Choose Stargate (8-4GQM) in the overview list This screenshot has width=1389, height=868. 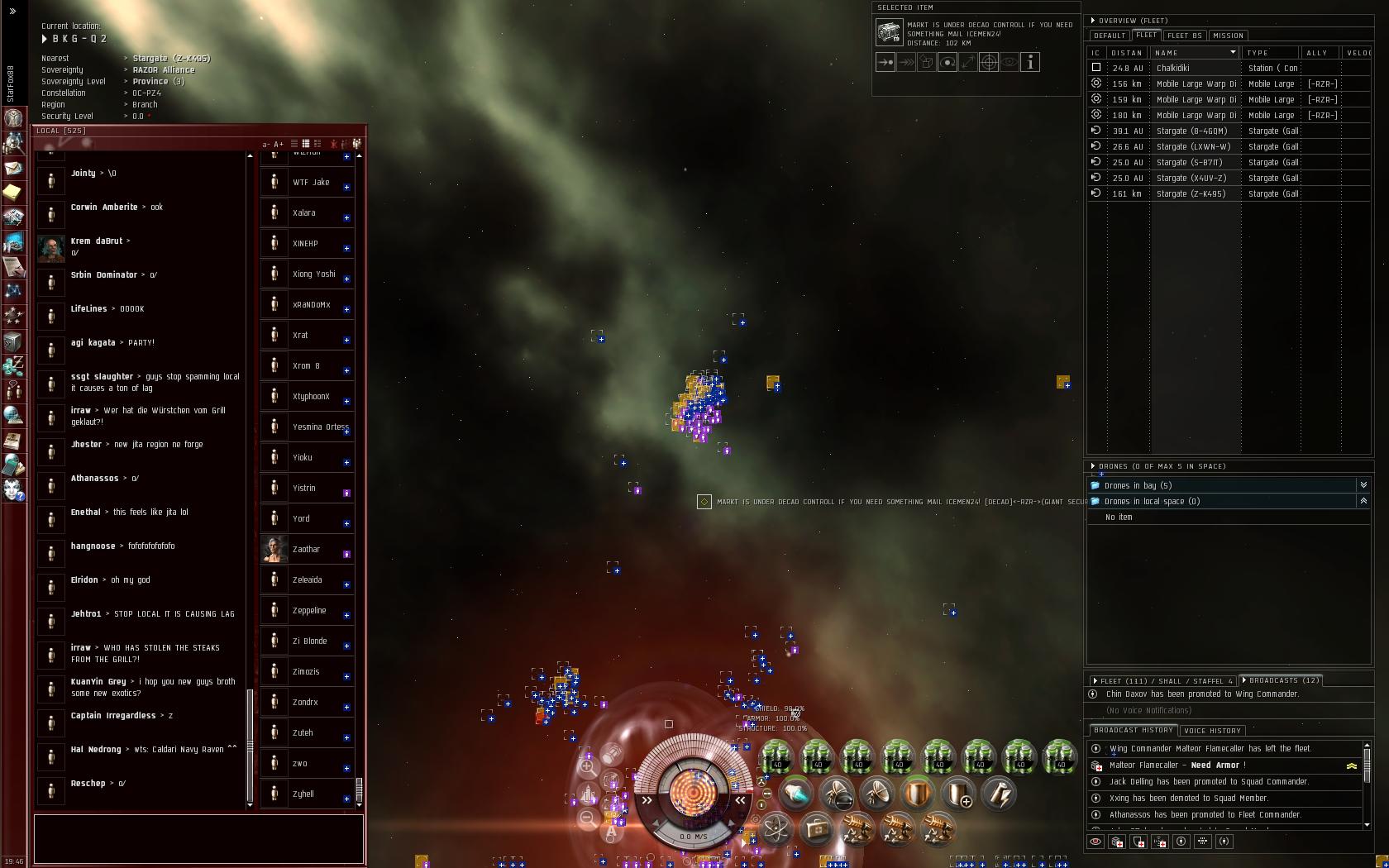pyautogui.click(x=1191, y=131)
